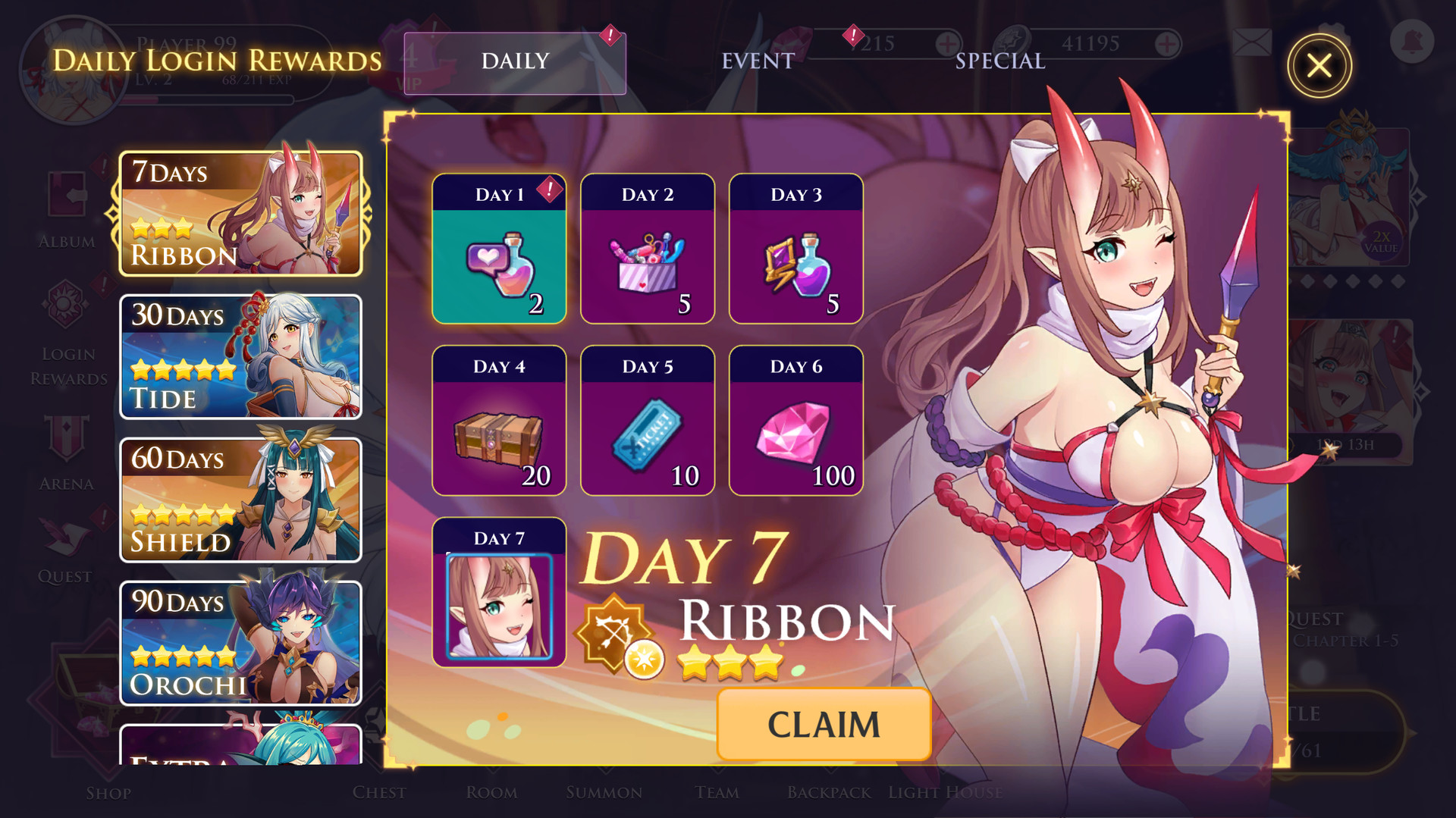Select the Daily tab
Image resolution: width=1456 pixels, height=818 pixels.
click(x=515, y=61)
